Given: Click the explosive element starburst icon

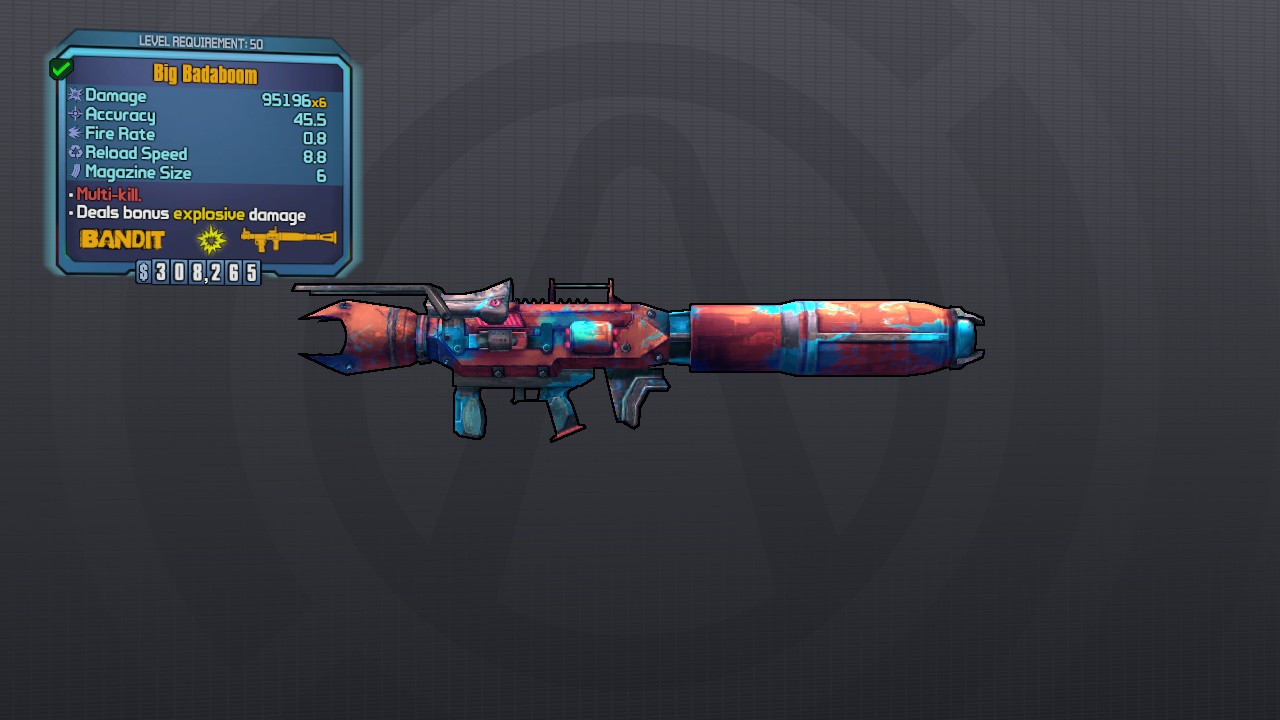Looking at the screenshot, I should (x=211, y=239).
